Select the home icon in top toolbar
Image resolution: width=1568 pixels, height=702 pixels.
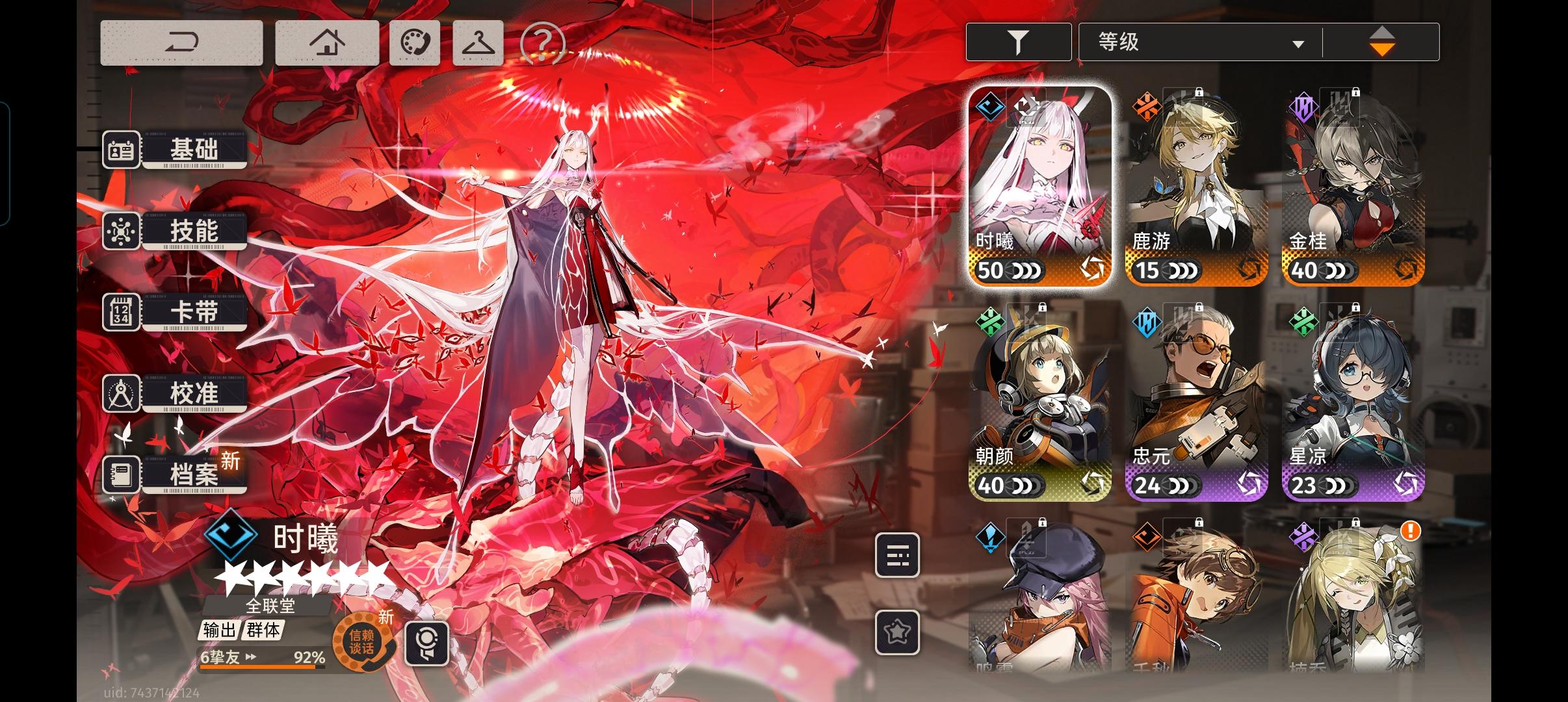[327, 42]
